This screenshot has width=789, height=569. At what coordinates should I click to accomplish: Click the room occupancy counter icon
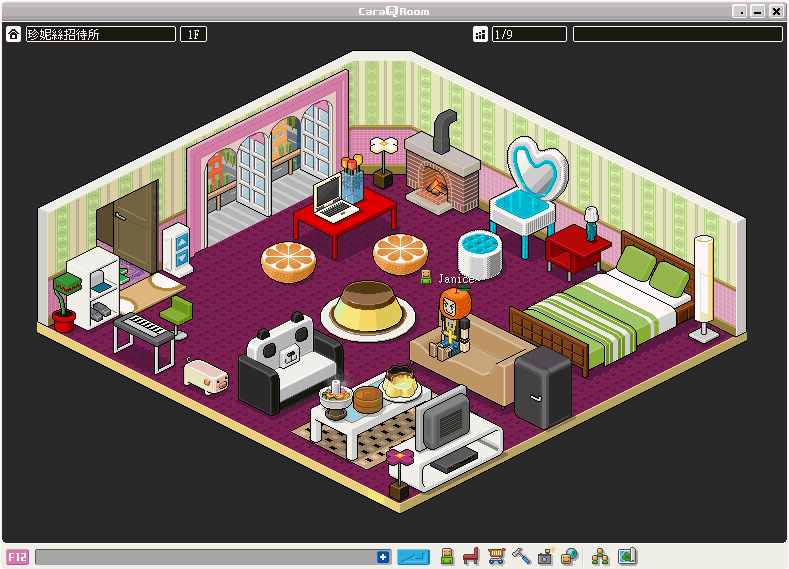(x=481, y=34)
